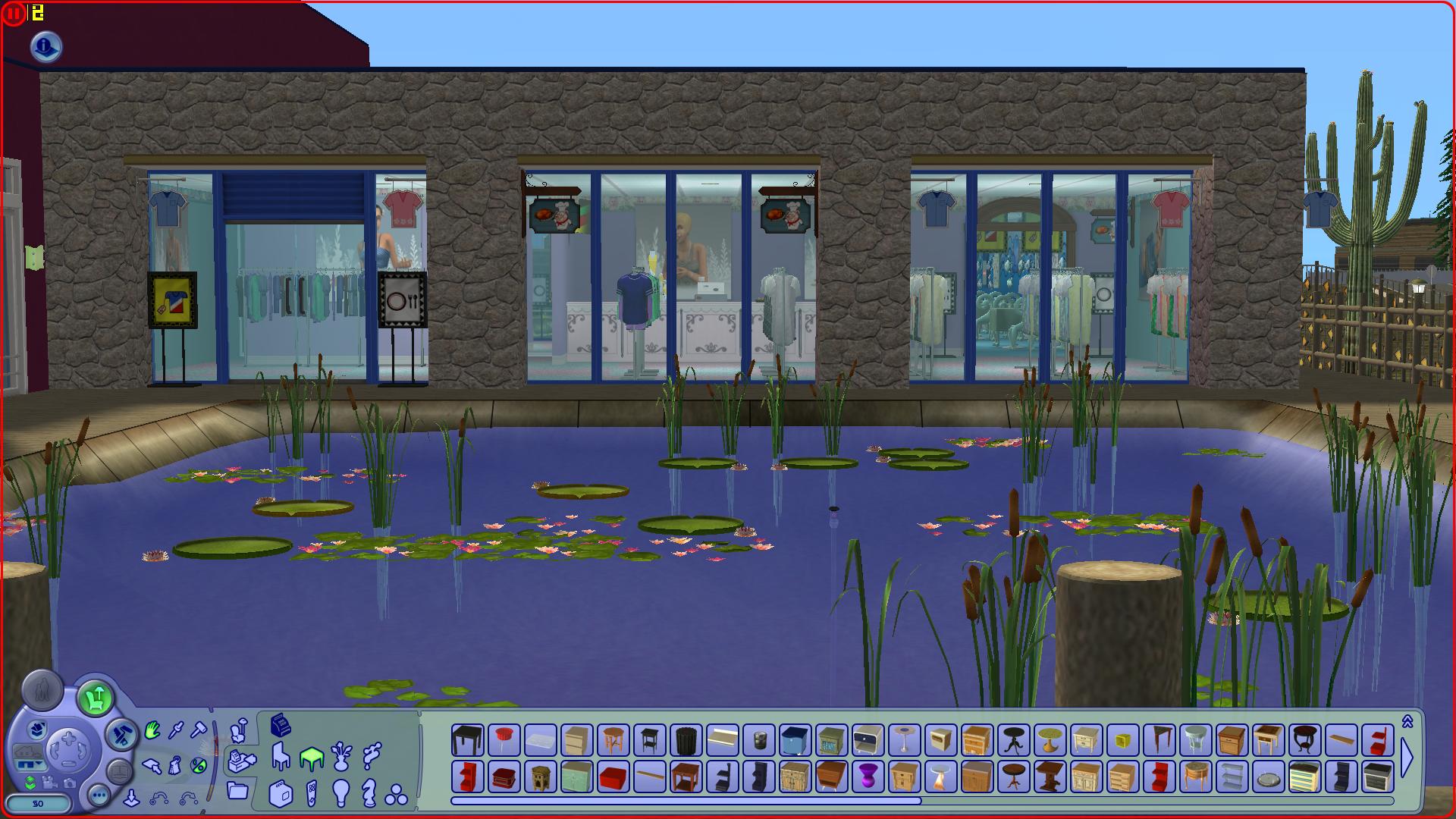Select the sledgehammer delete tool
Screen dimensions: 1456x819
[x=199, y=729]
